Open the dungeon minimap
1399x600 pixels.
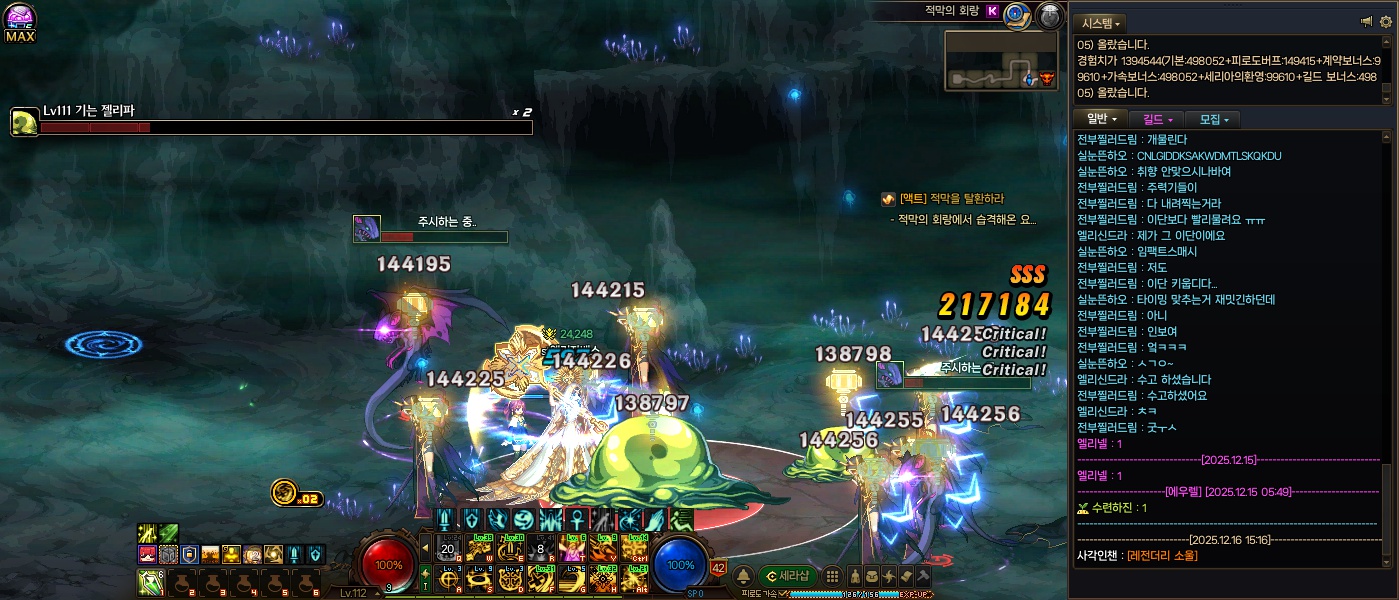click(x=1000, y=60)
